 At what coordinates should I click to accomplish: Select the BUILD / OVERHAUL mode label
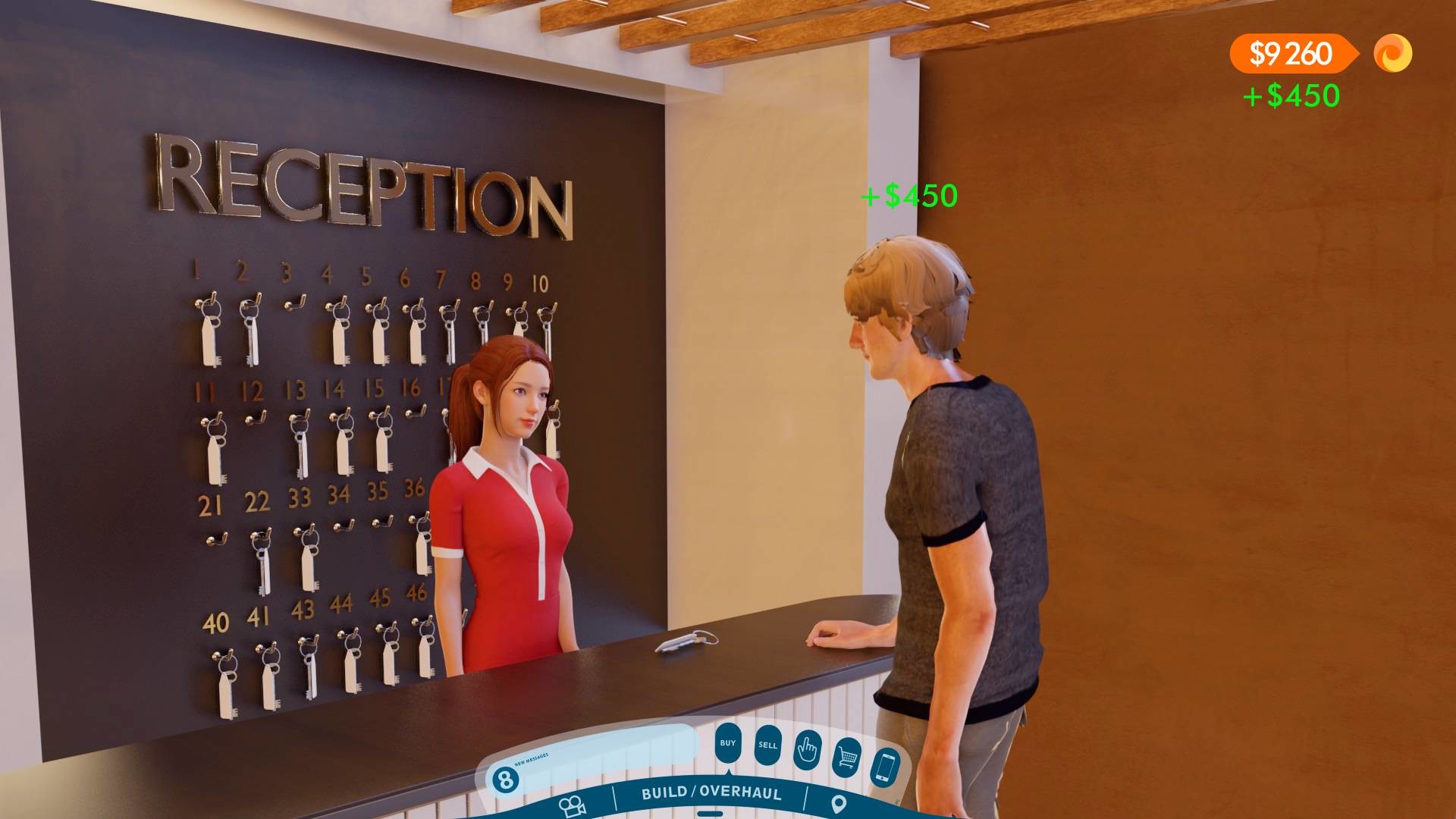coord(712,795)
